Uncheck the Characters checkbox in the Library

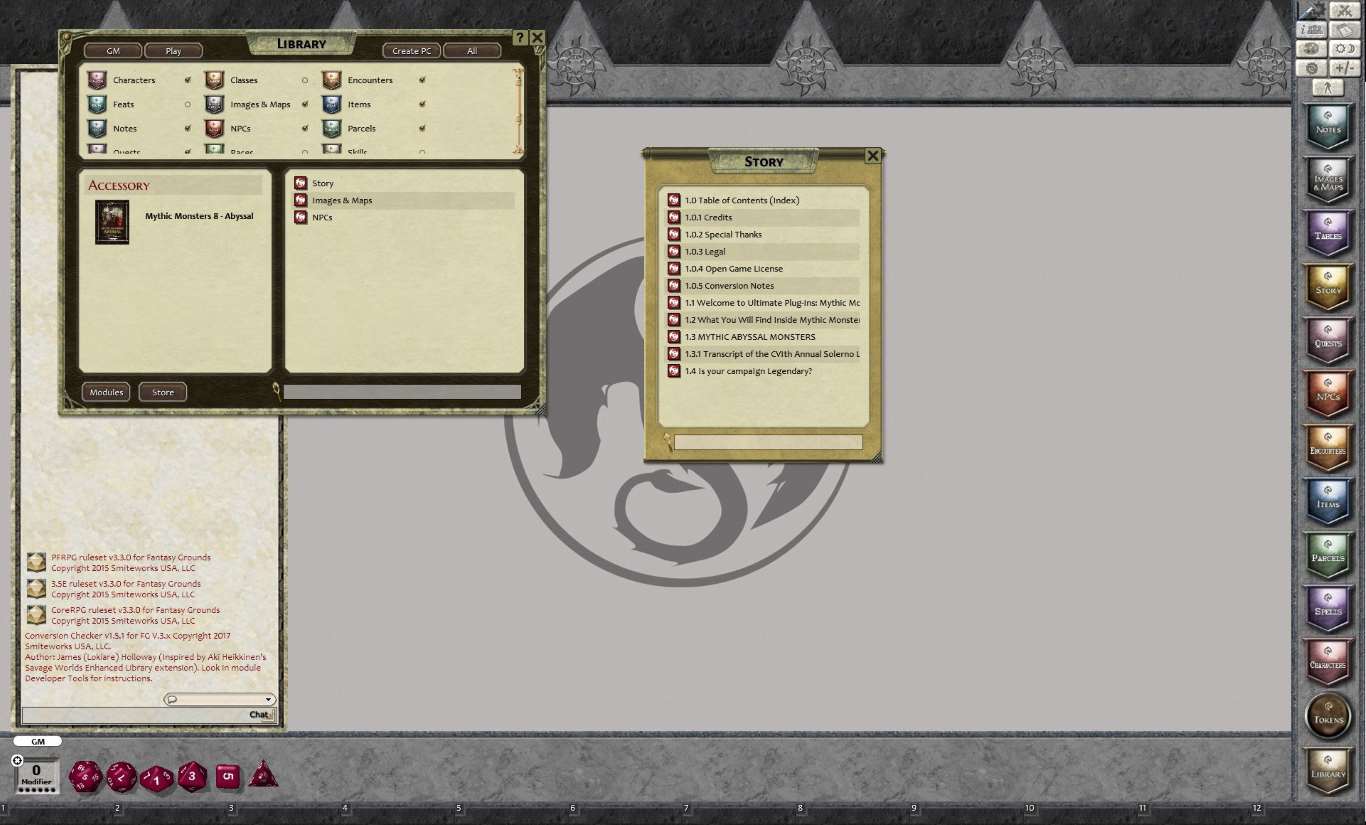pyautogui.click(x=186, y=80)
